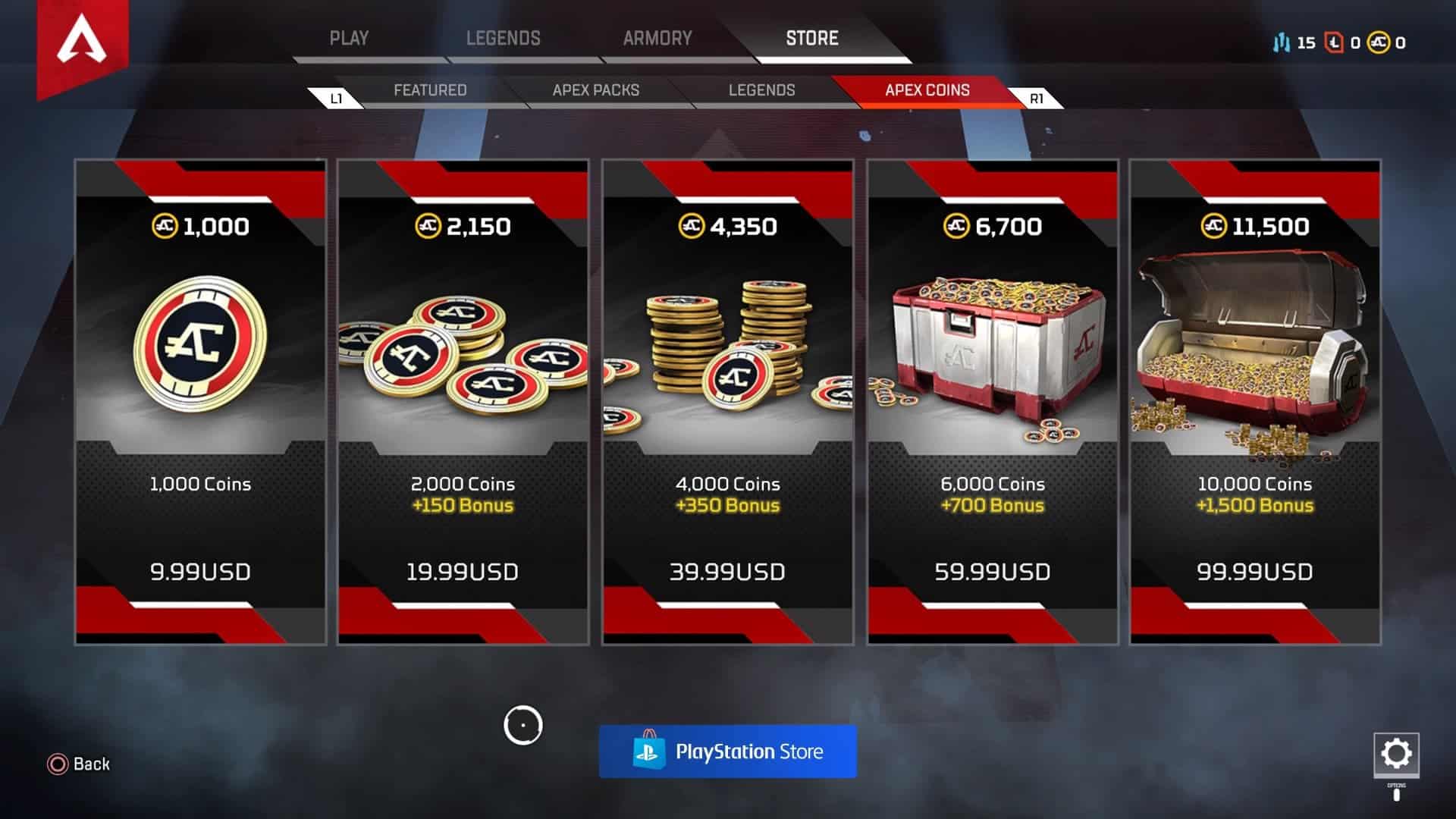Screen dimensions: 1456x819
Task: Switch to the Legends store sub-tab
Action: (761, 90)
